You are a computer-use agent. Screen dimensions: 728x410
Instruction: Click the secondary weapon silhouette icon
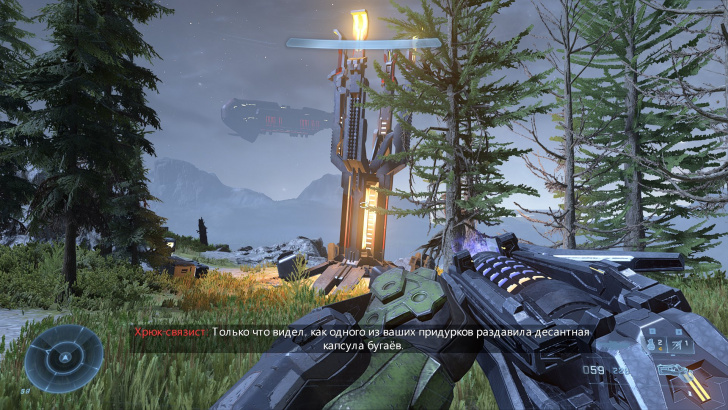pyautogui.click(x=675, y=372)
